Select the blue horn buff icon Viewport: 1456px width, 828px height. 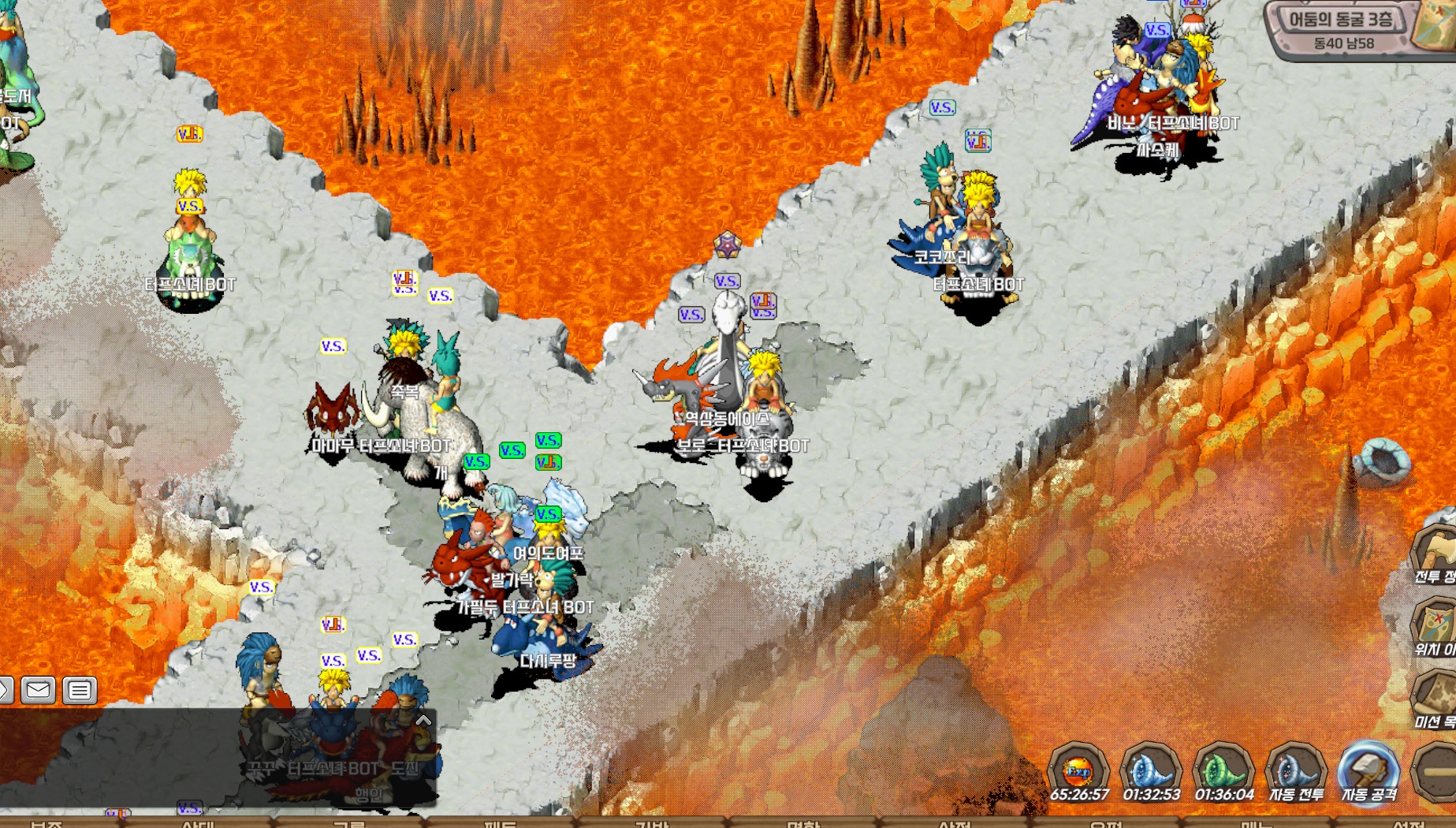pyautogui.click(x=1151, y=770)
